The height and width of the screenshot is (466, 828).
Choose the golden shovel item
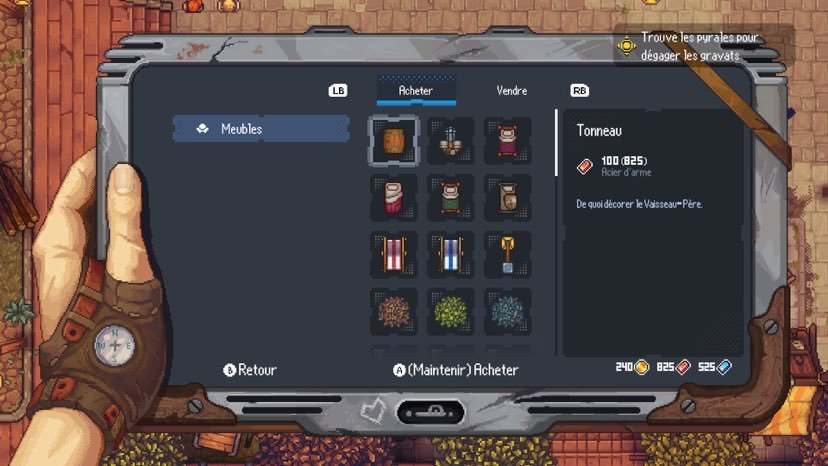click(x=507, y=255)
